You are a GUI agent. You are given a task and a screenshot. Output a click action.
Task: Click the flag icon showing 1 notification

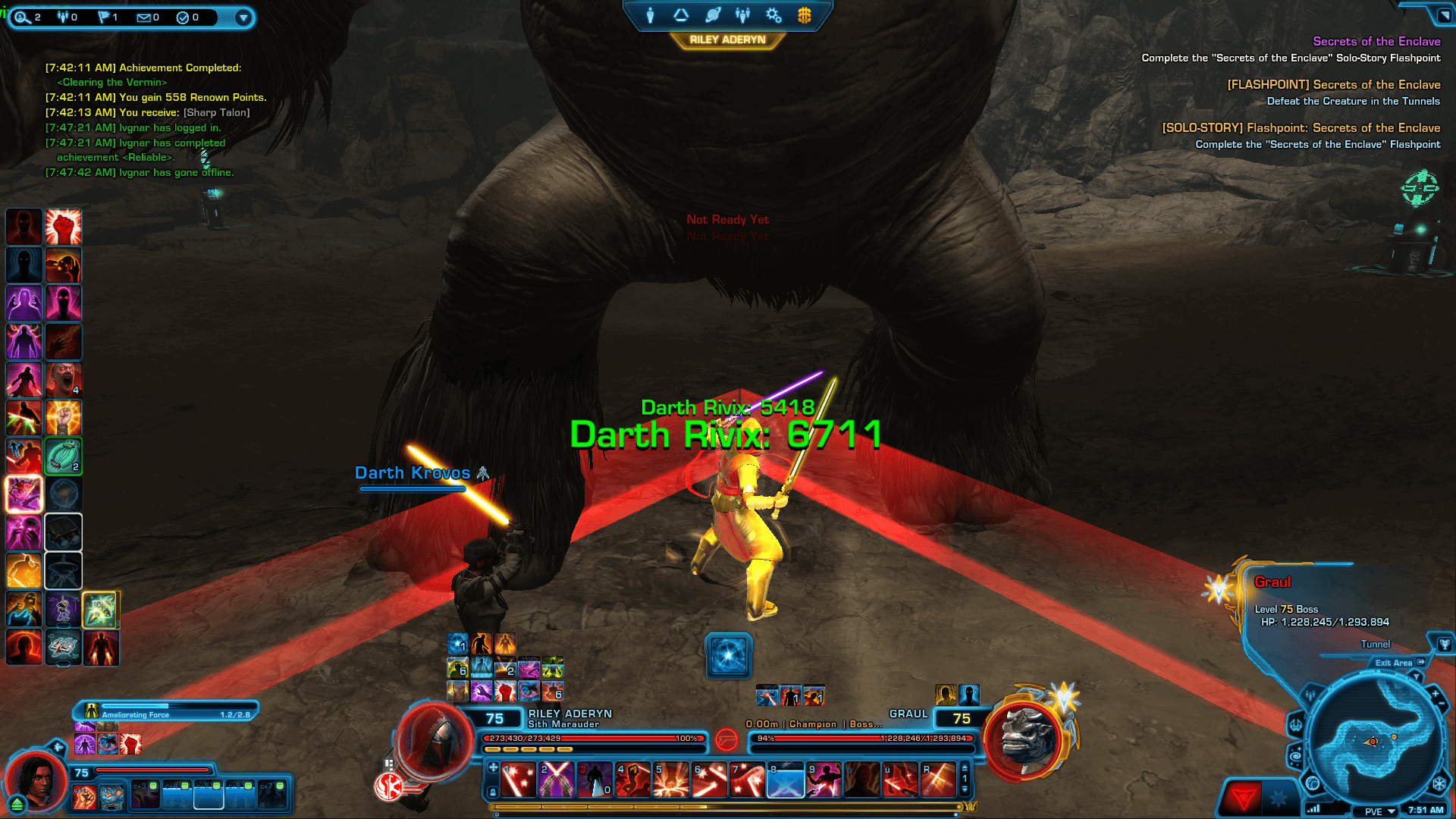(104, 17)
